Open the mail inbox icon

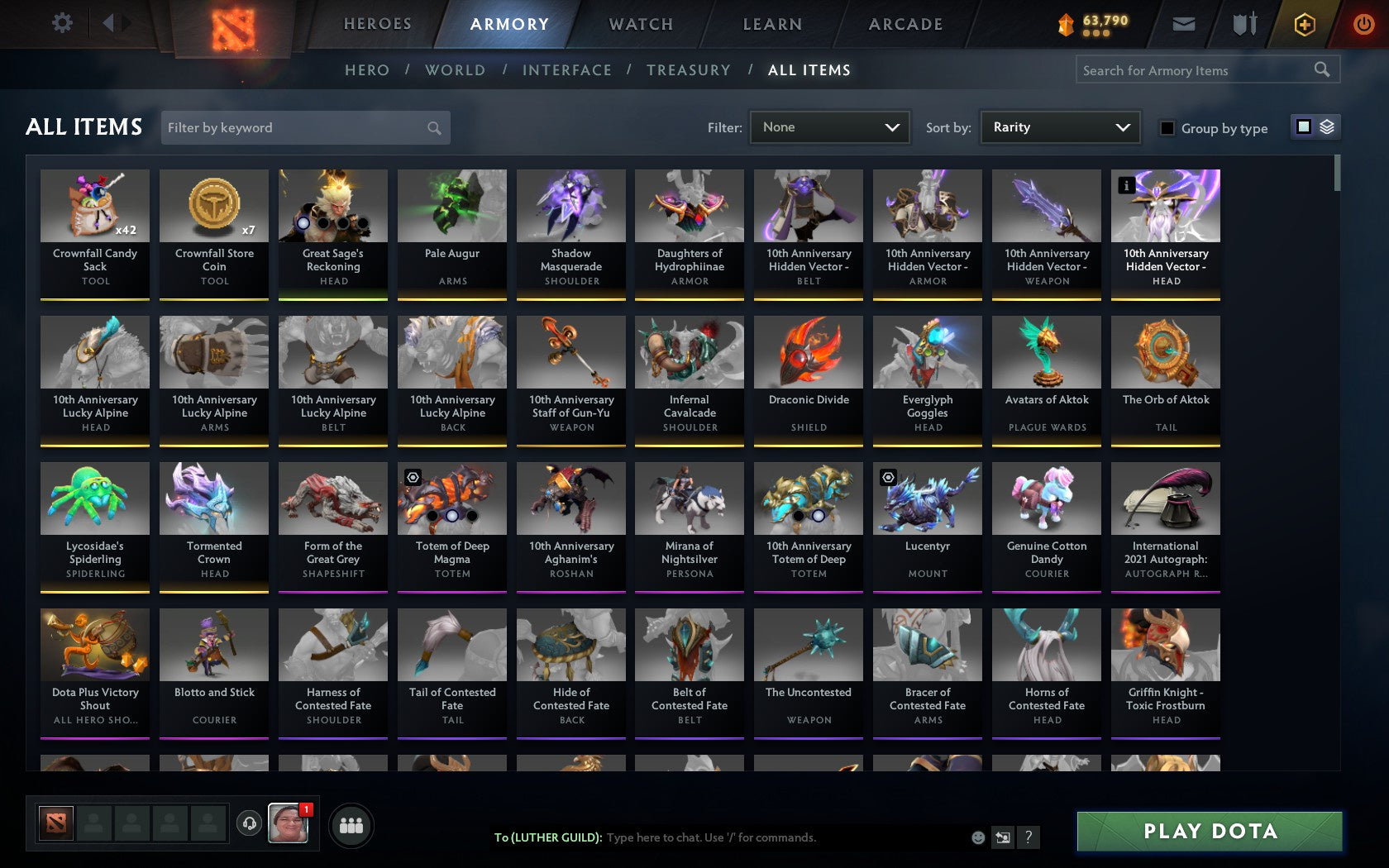point(1184,23)
